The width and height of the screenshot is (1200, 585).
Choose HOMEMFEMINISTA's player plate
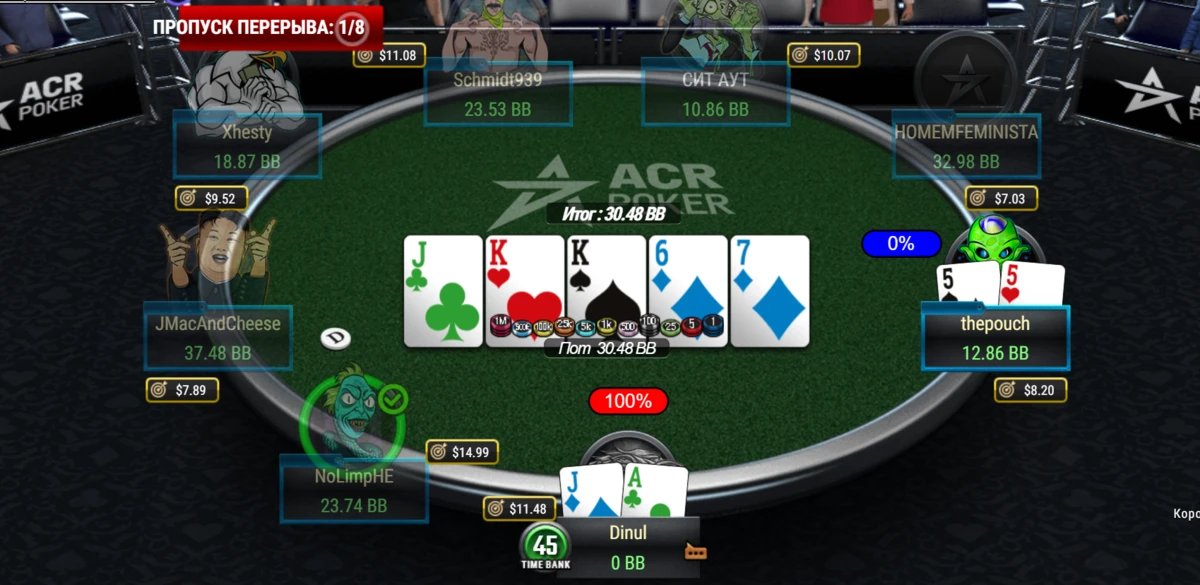pos(965,146)
